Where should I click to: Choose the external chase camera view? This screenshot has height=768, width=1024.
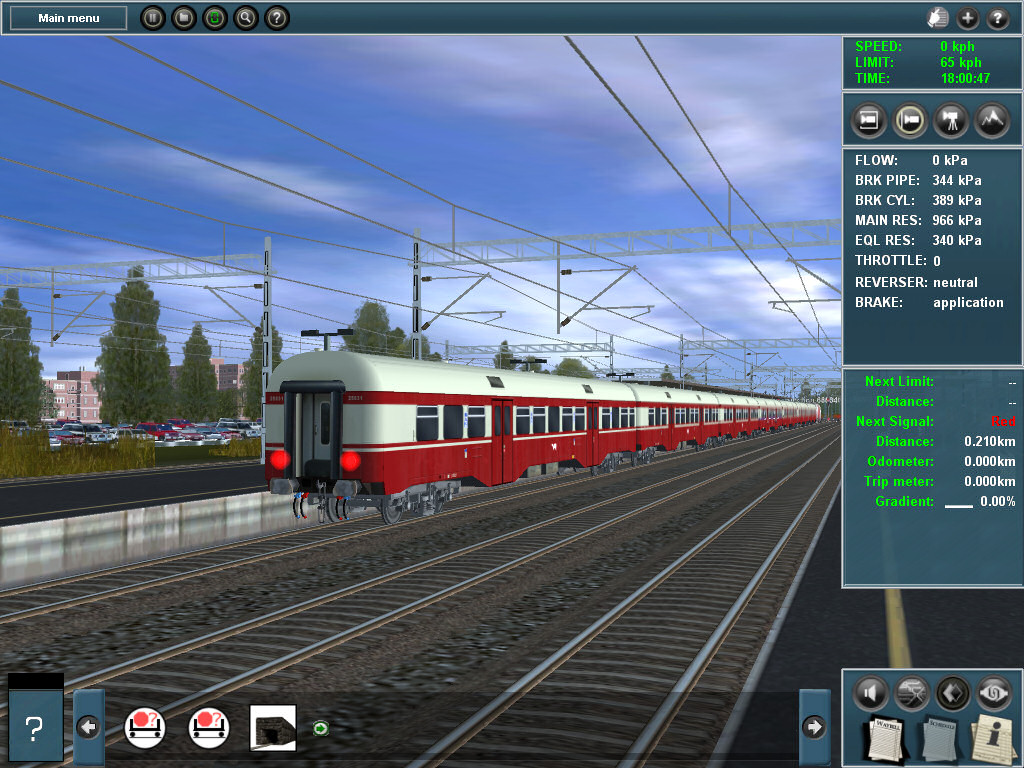[x=910, y=120]
